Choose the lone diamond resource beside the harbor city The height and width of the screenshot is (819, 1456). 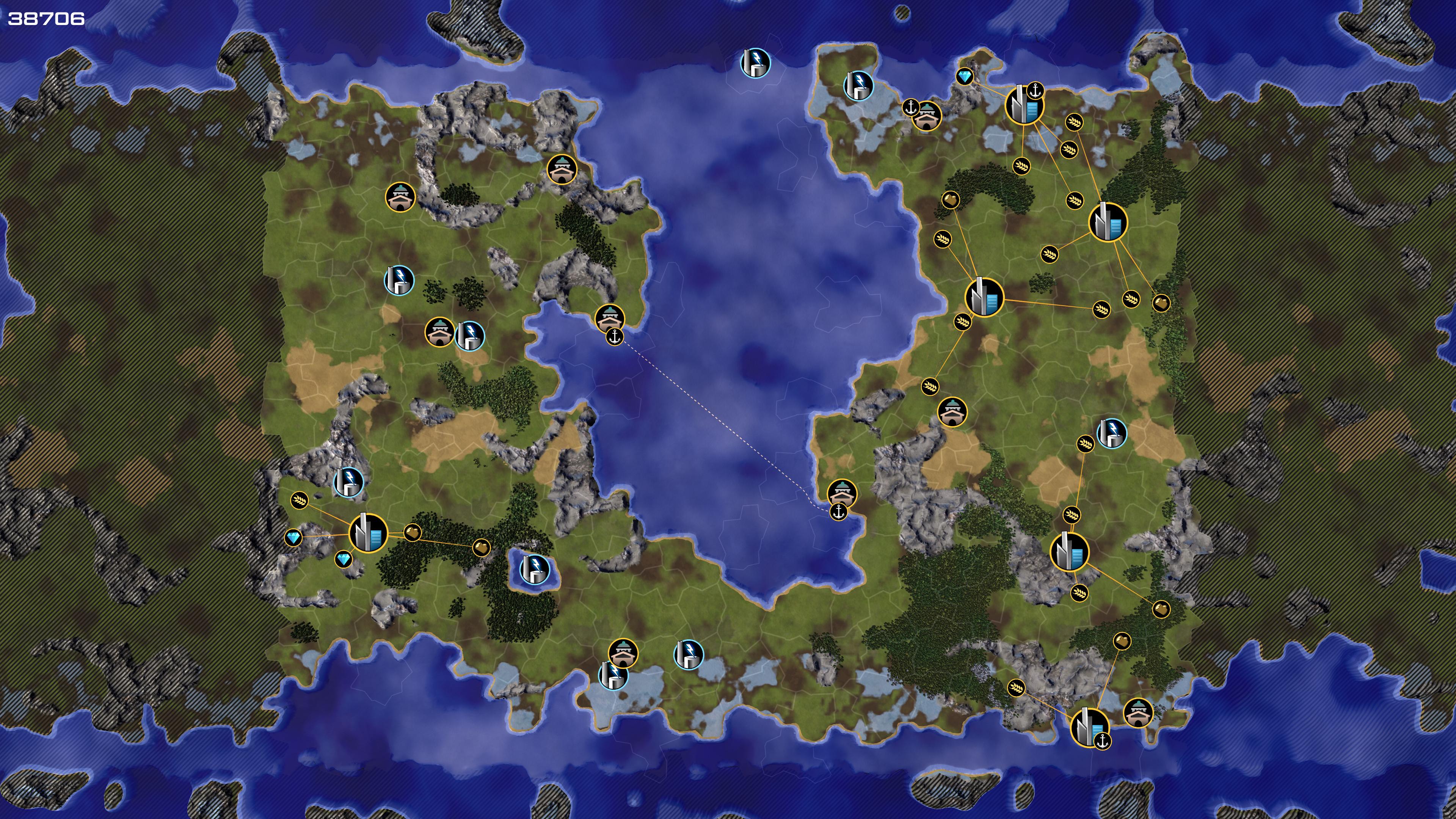[x=964, y=76]
